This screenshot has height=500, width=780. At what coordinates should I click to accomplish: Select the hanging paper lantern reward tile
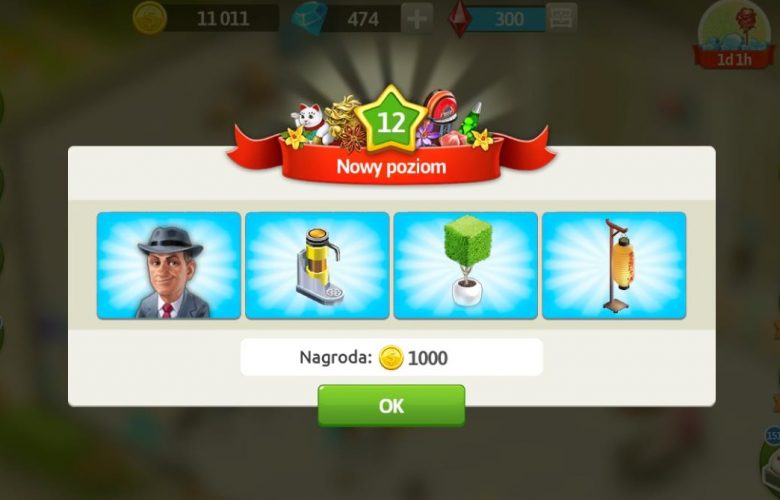coord(614,266)
